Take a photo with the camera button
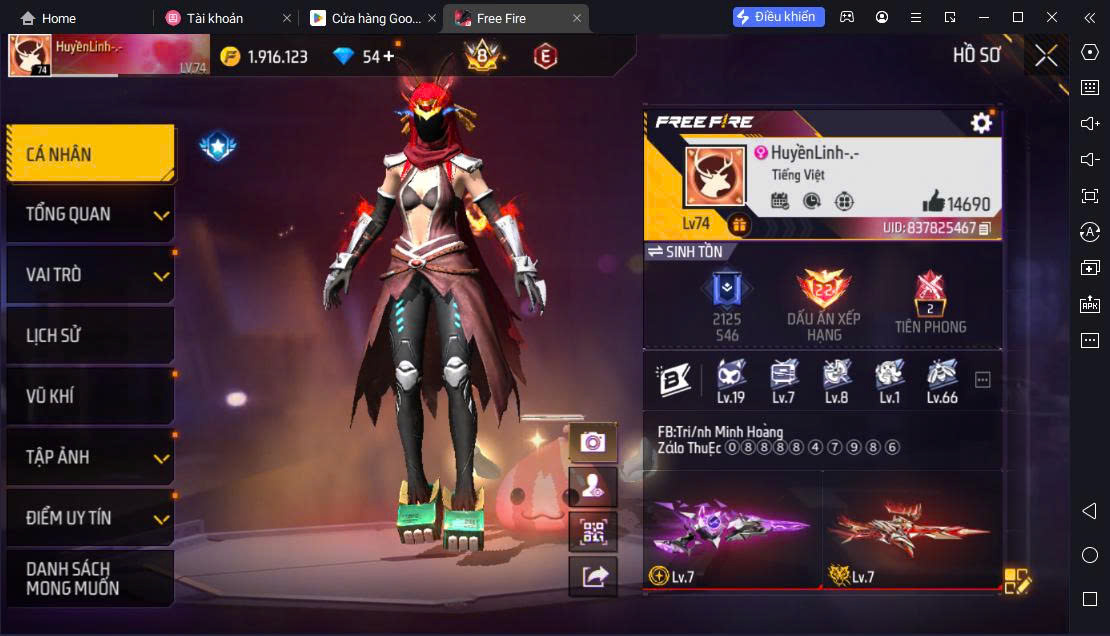Image resolution: width=1110 pixels, height=636 pixels. (x=593, y=442)
